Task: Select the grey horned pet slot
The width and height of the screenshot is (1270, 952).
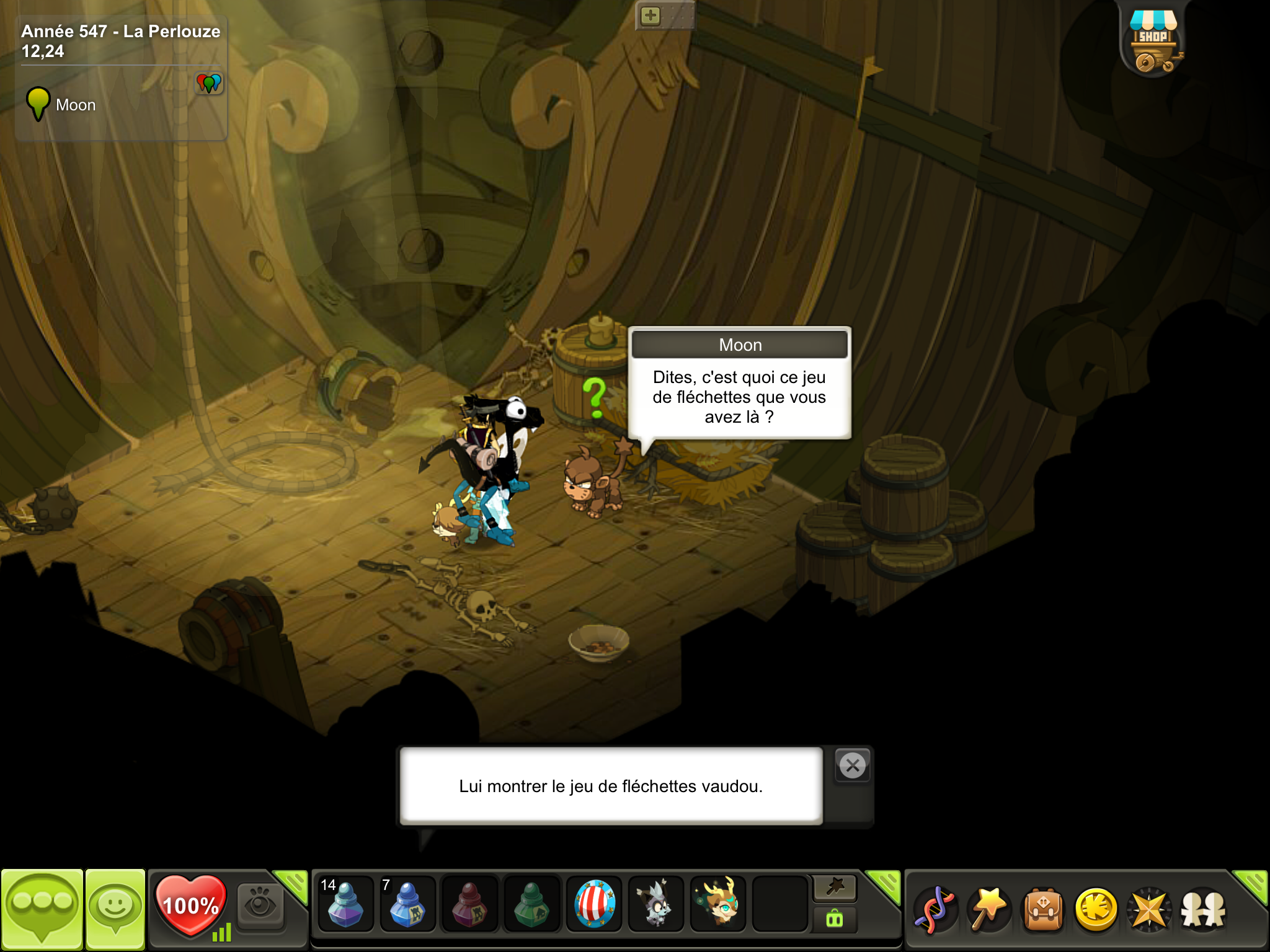Action: point(655,905)
